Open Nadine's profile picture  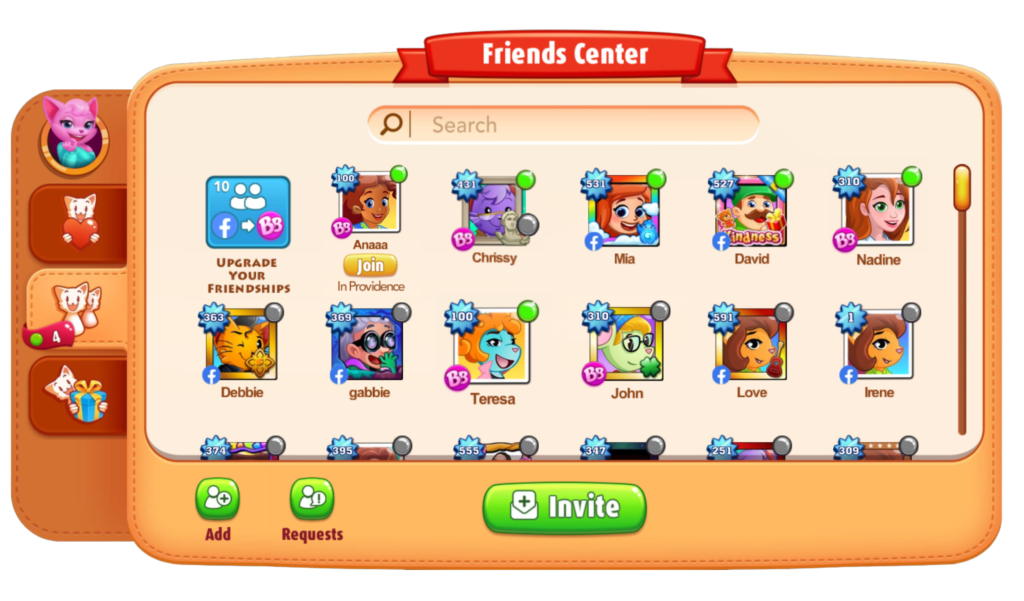(878, 212)
